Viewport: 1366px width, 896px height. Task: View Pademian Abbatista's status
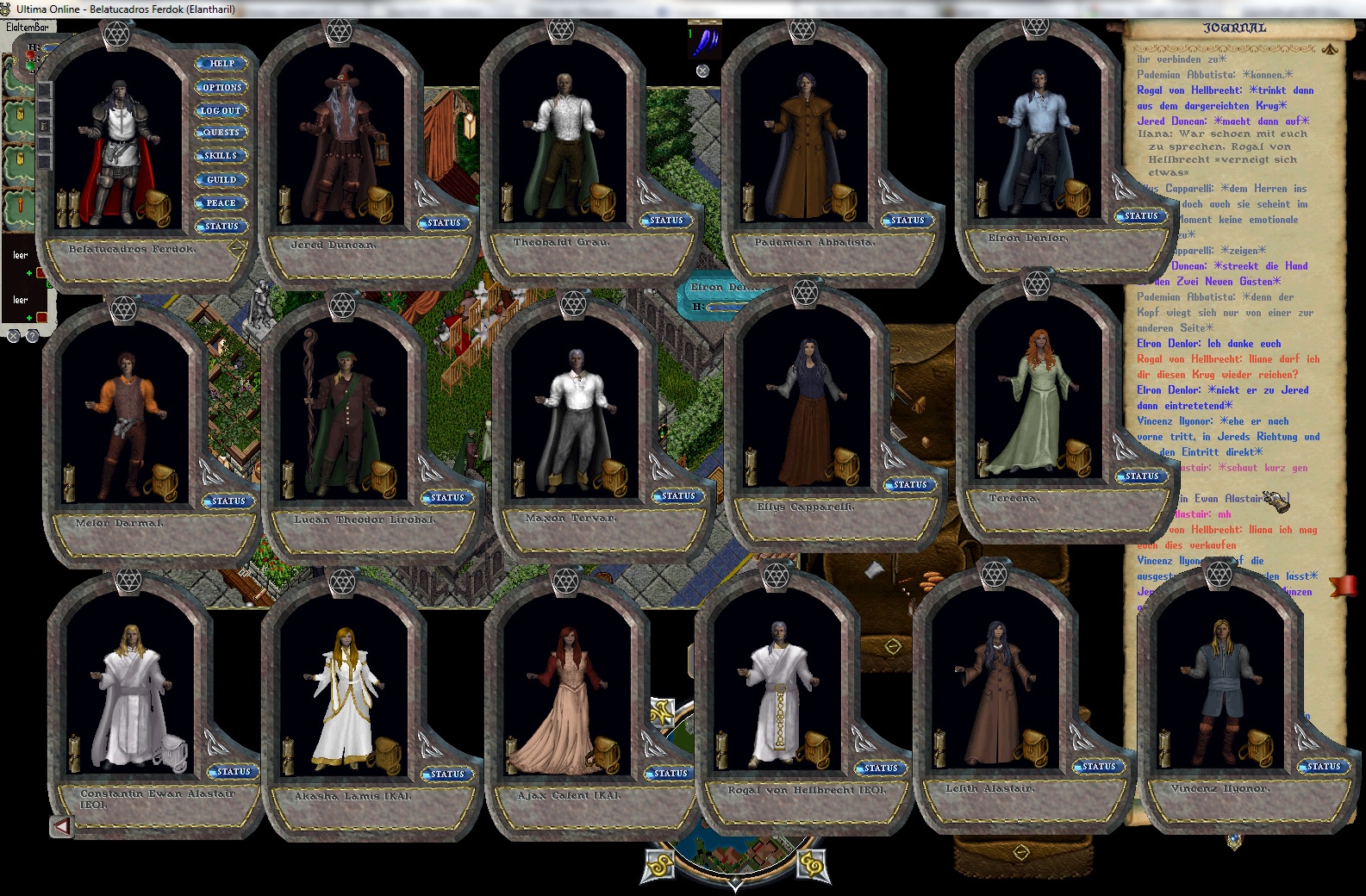pos(908,221)
